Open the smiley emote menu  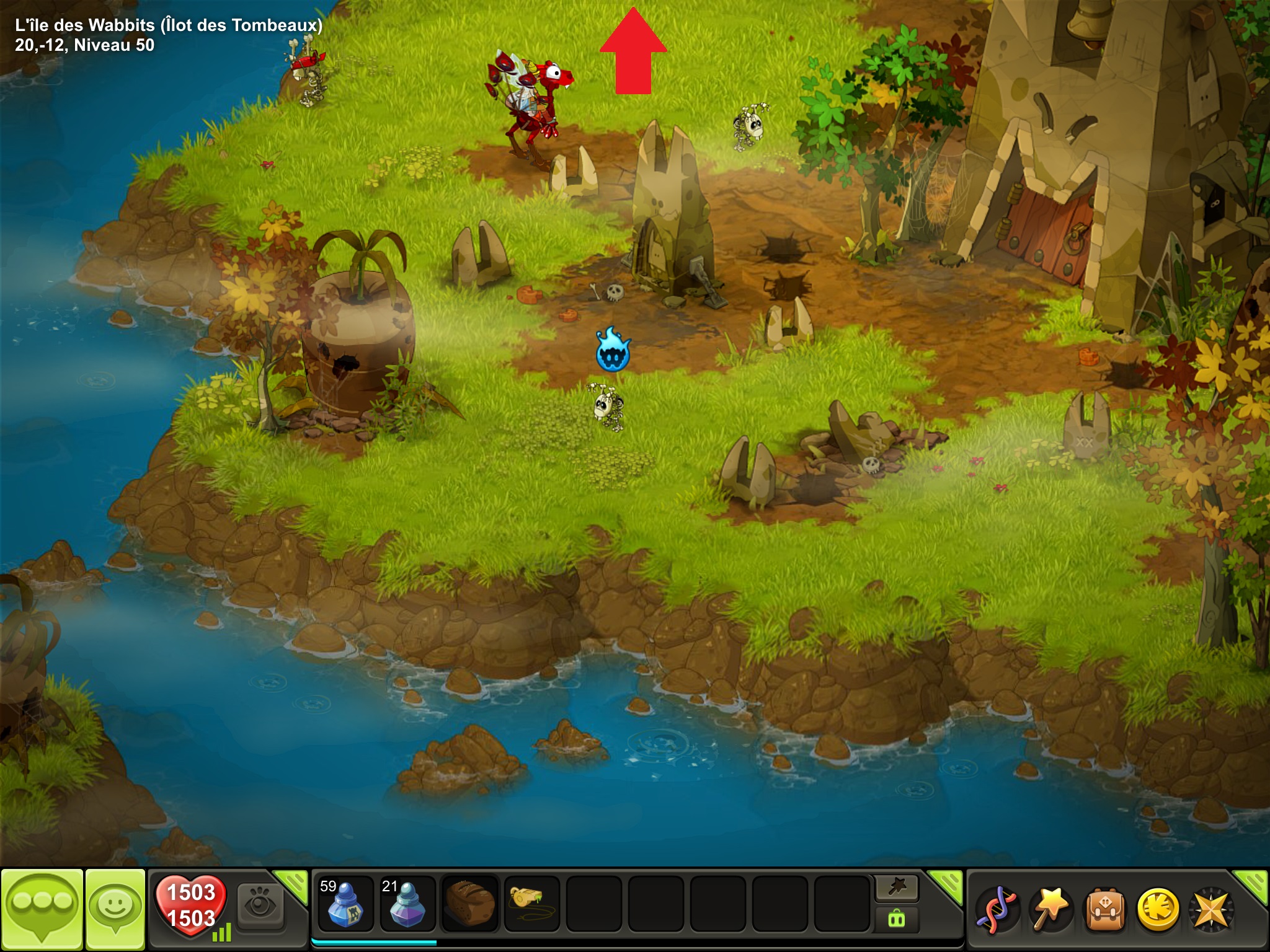pyautogui.click(x=115, y=907)
